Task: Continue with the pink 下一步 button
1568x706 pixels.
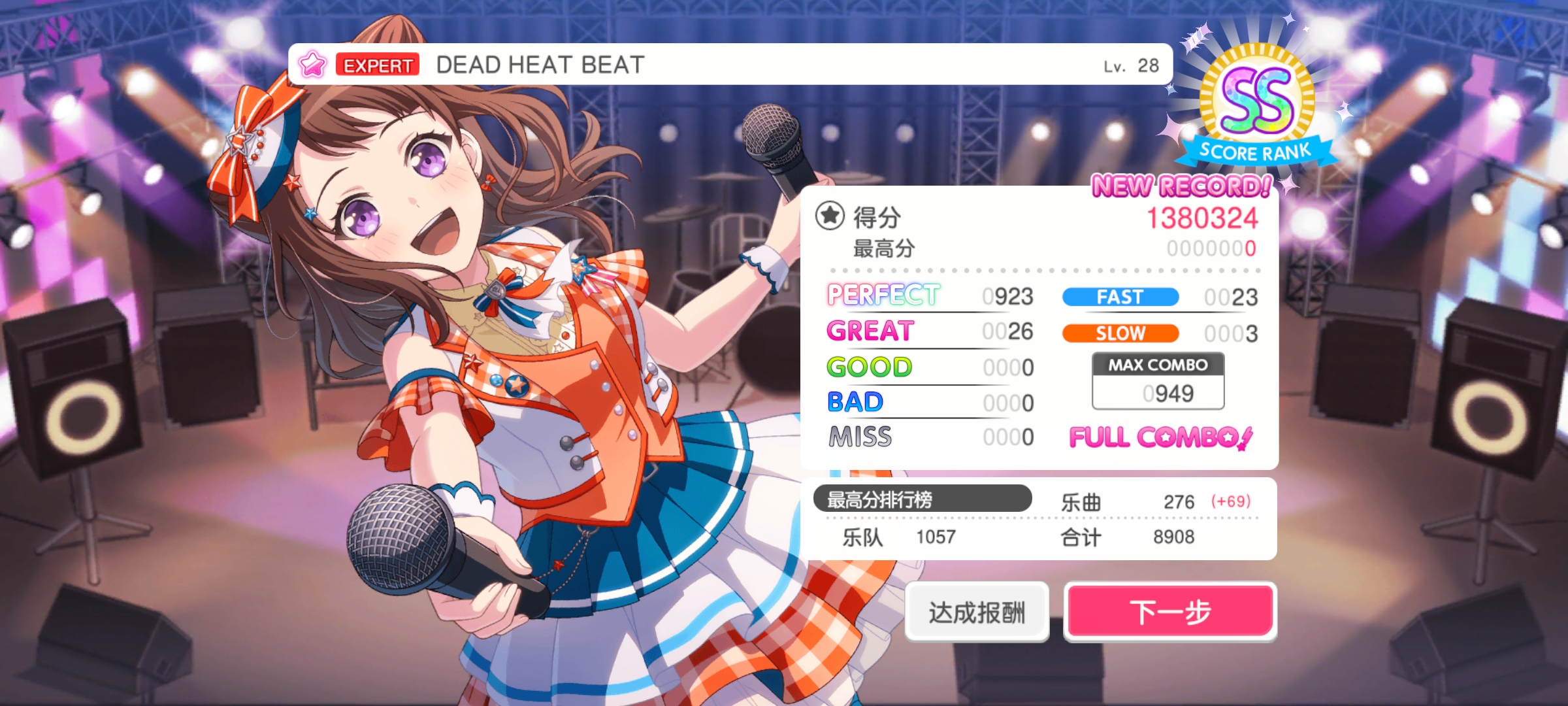Action: pyautogui.click(x=1170, y=612)
